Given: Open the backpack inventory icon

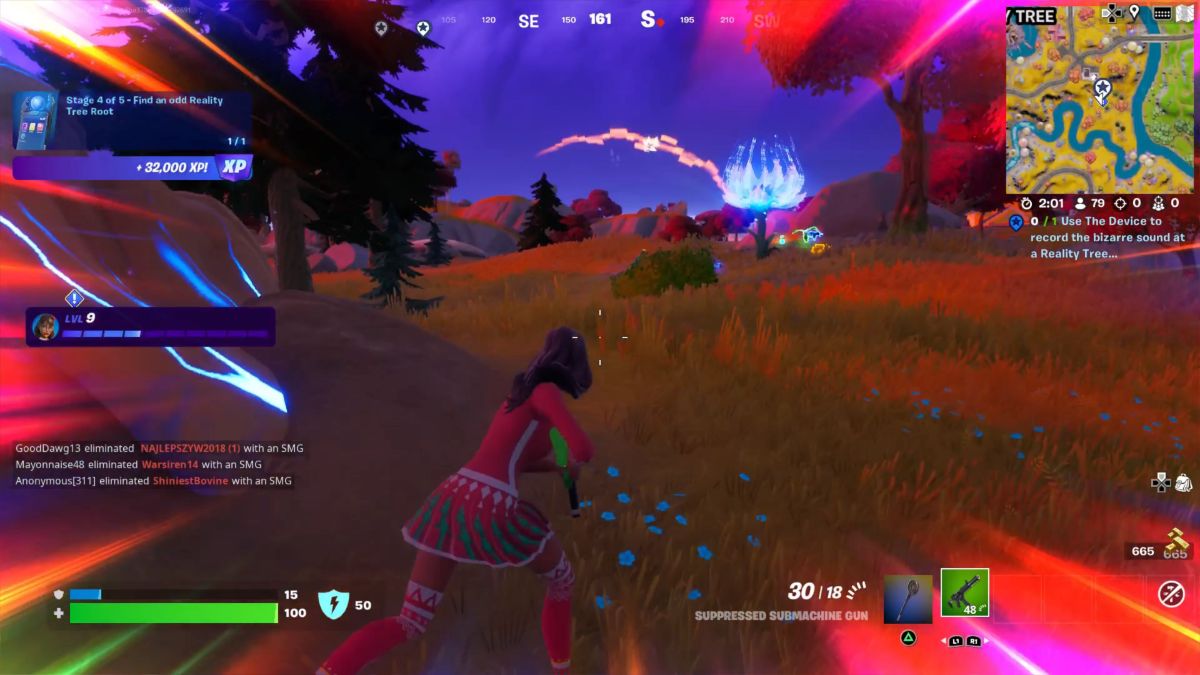Looking at the screenshot, I should coord(1183,483).
